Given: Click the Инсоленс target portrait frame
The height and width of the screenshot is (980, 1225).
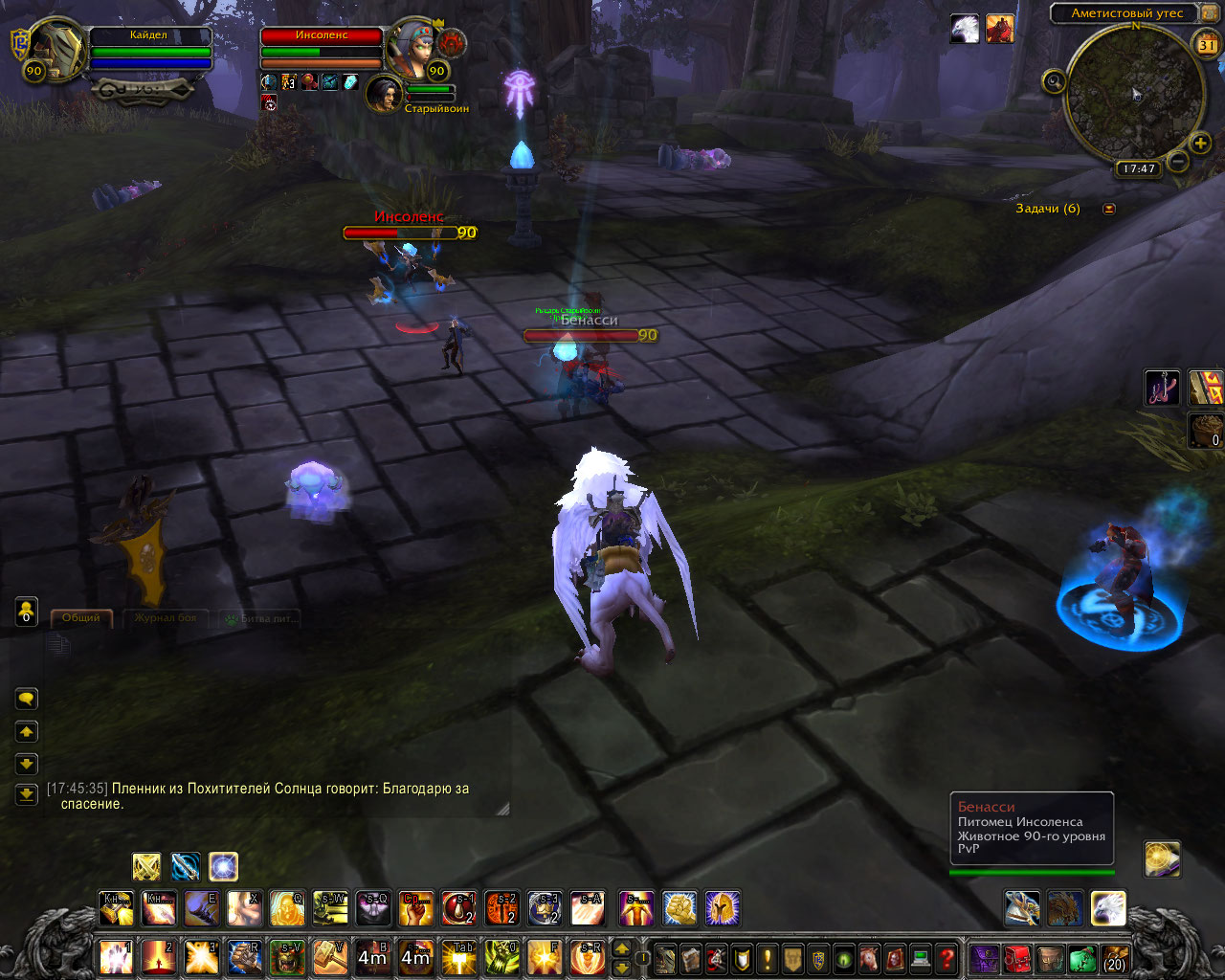Looking at the screenshot, I should click(413, 46).
